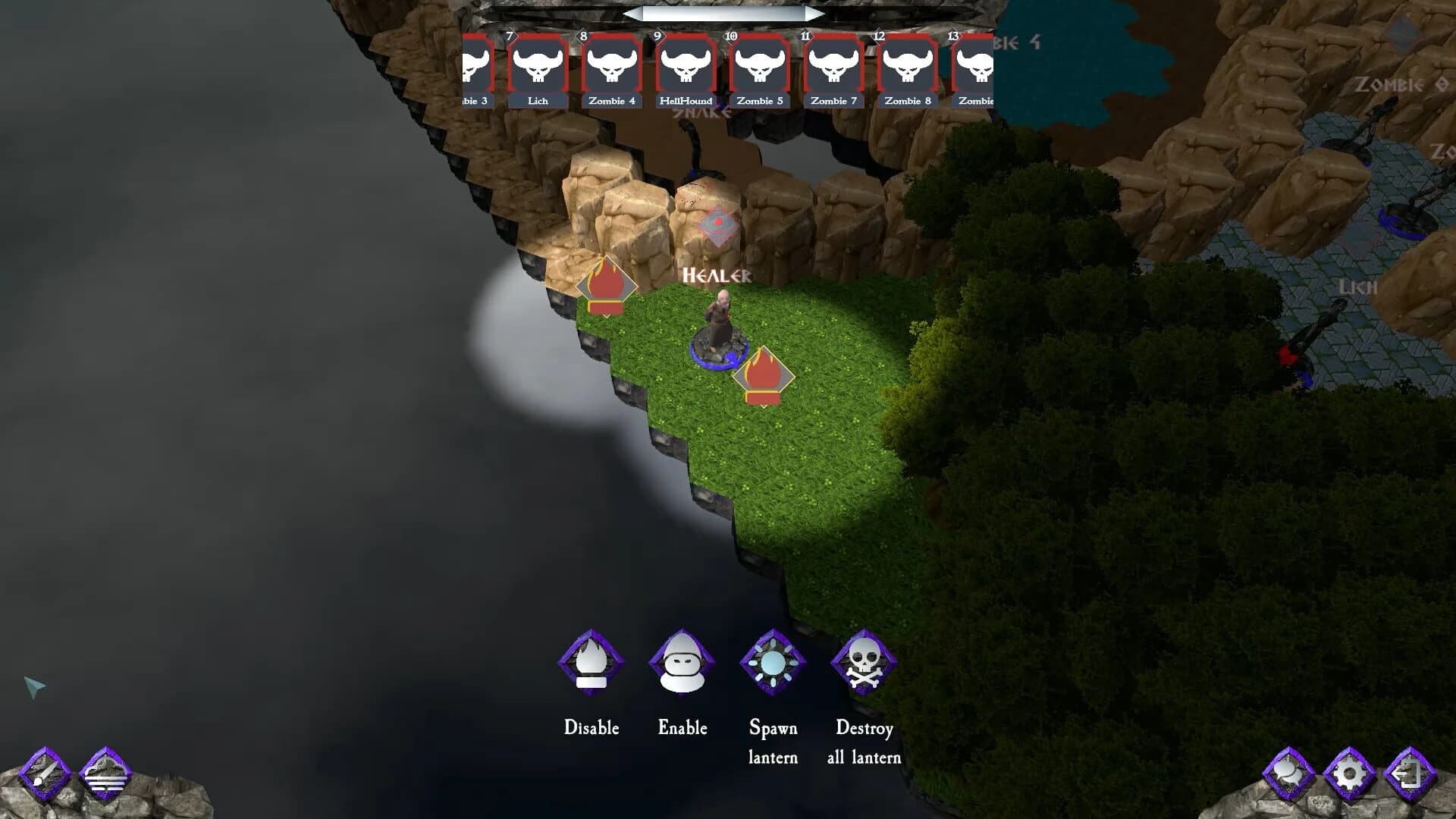1456x819 pixels.
Task: Select the brush tool icon bottom left
Action: [44, 777]
